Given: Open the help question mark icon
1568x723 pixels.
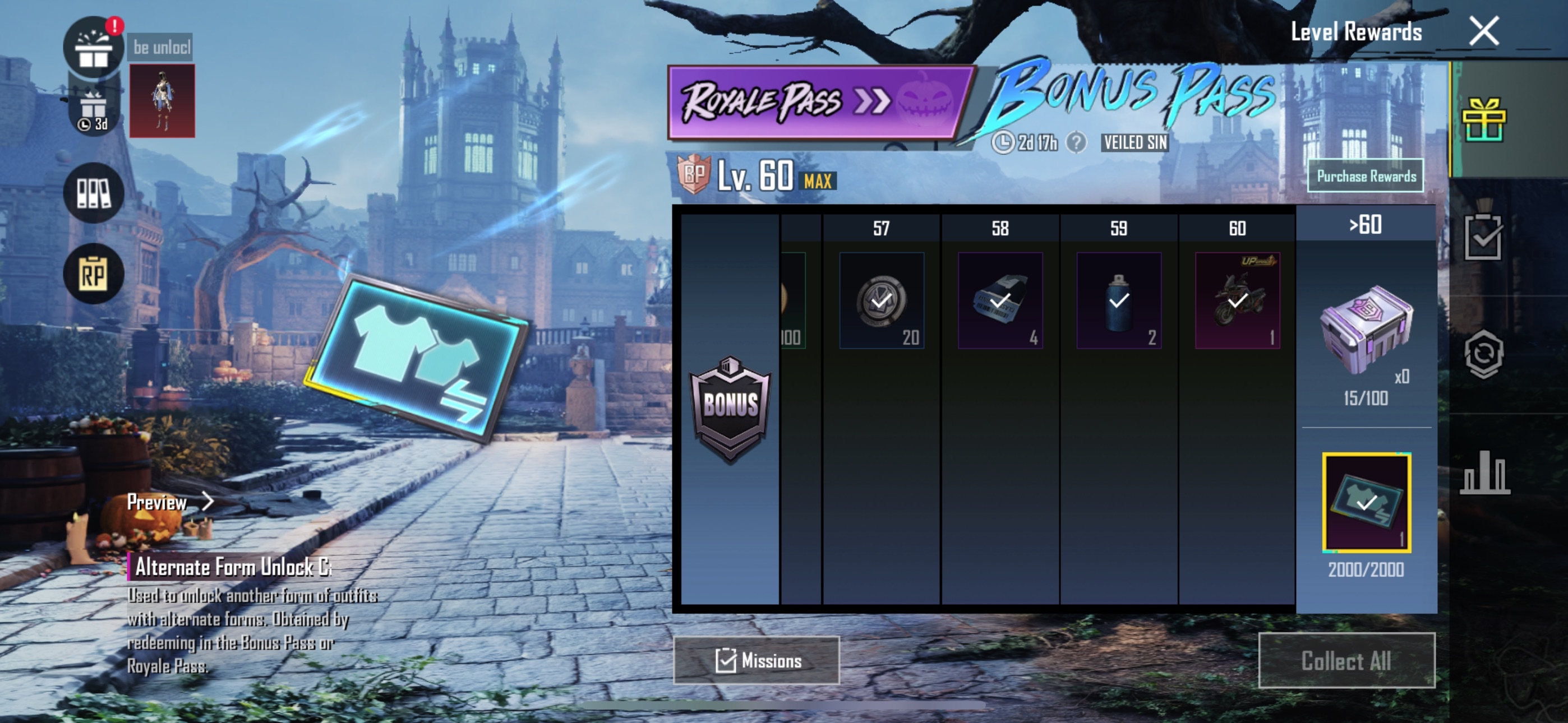Looking at the screenshot, I should coord(1076,143).
